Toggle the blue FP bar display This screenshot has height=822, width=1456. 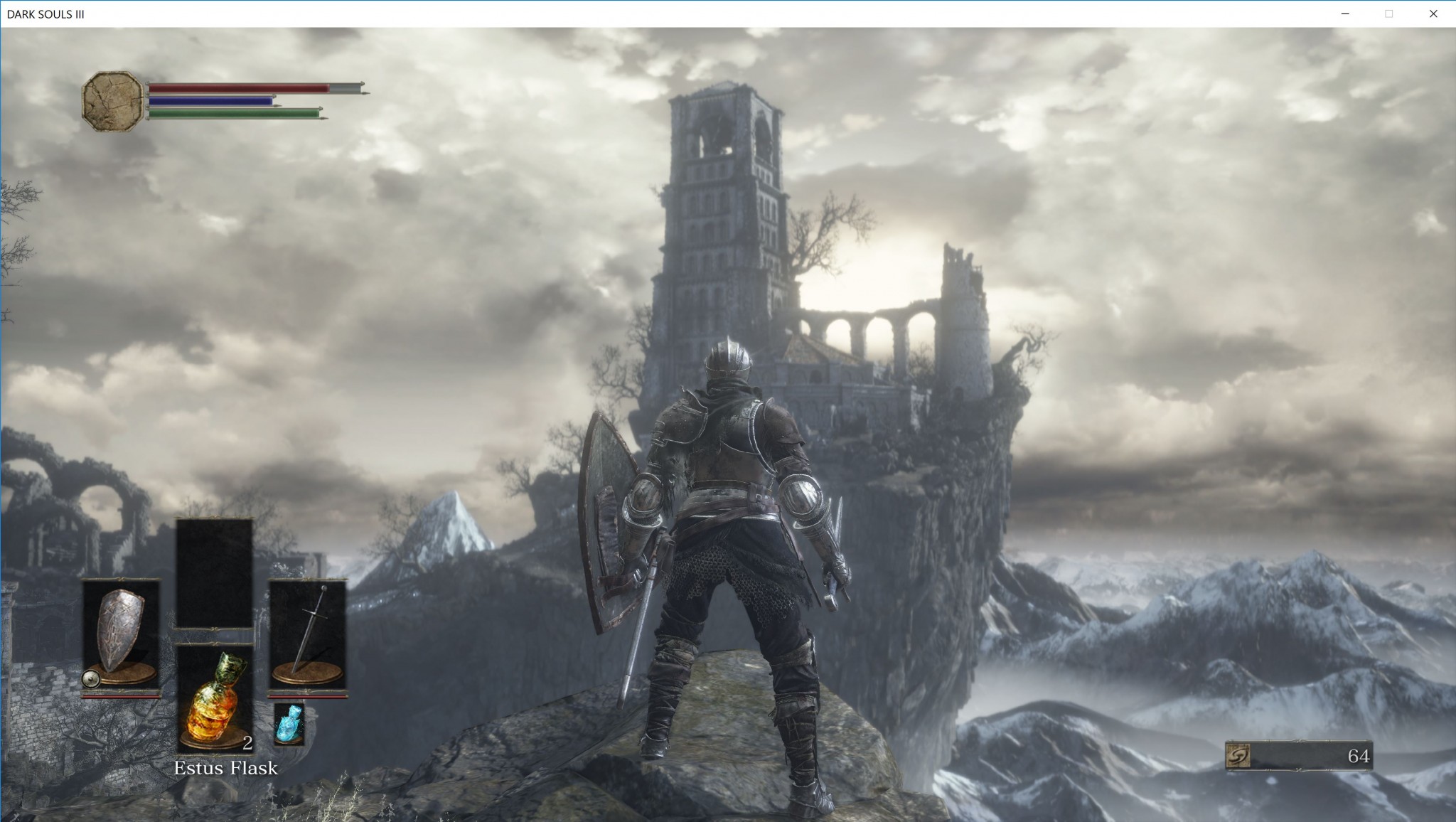[209, 100]
